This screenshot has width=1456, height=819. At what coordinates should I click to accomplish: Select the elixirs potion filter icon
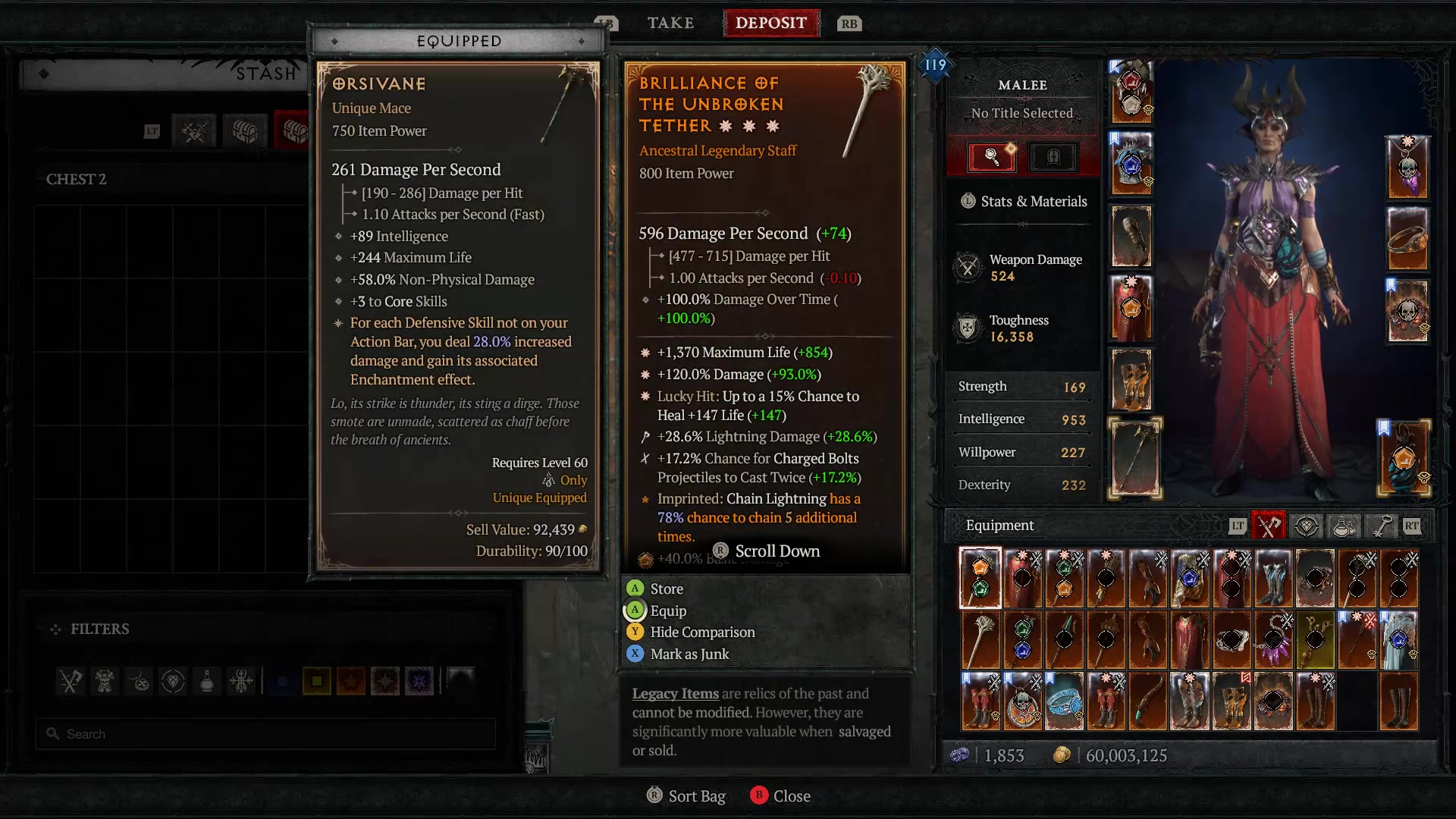(206, 682)
